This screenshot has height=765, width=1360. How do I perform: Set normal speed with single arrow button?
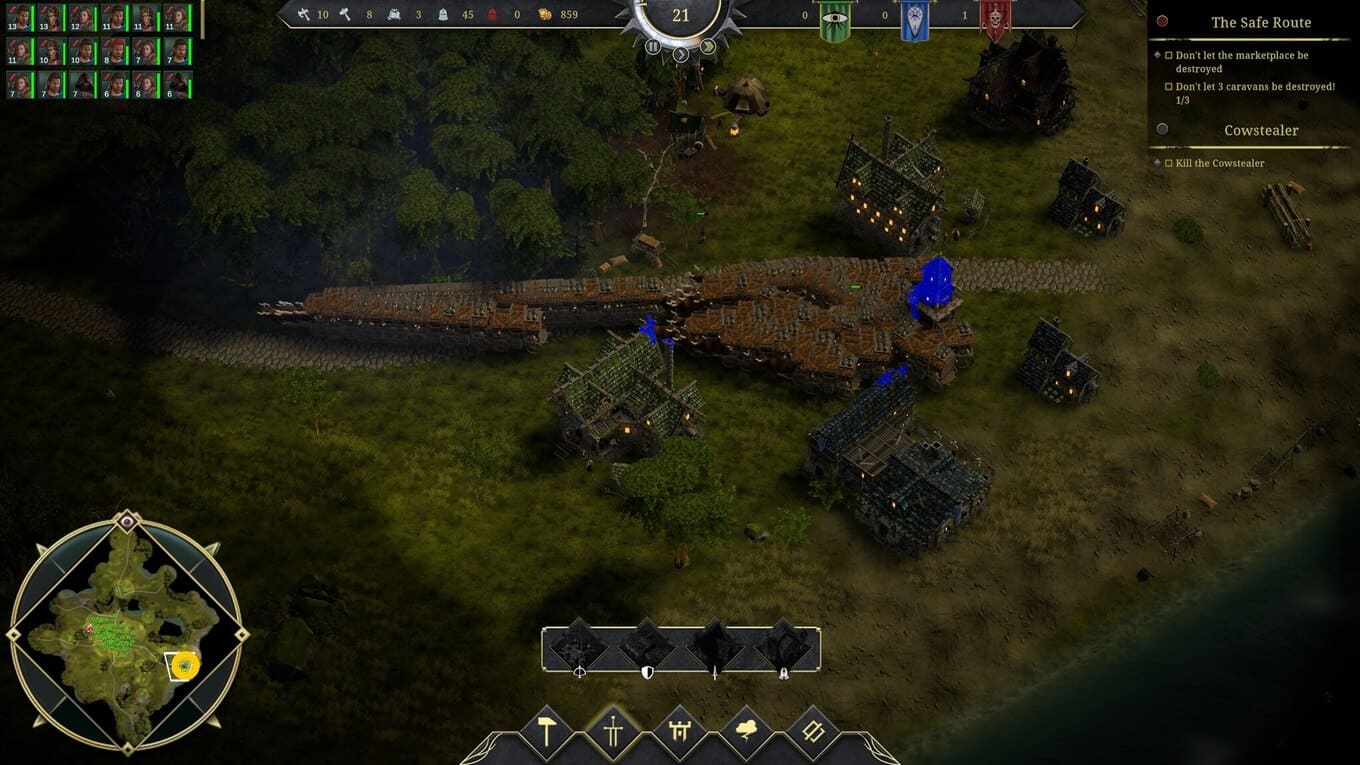point(681,54)
